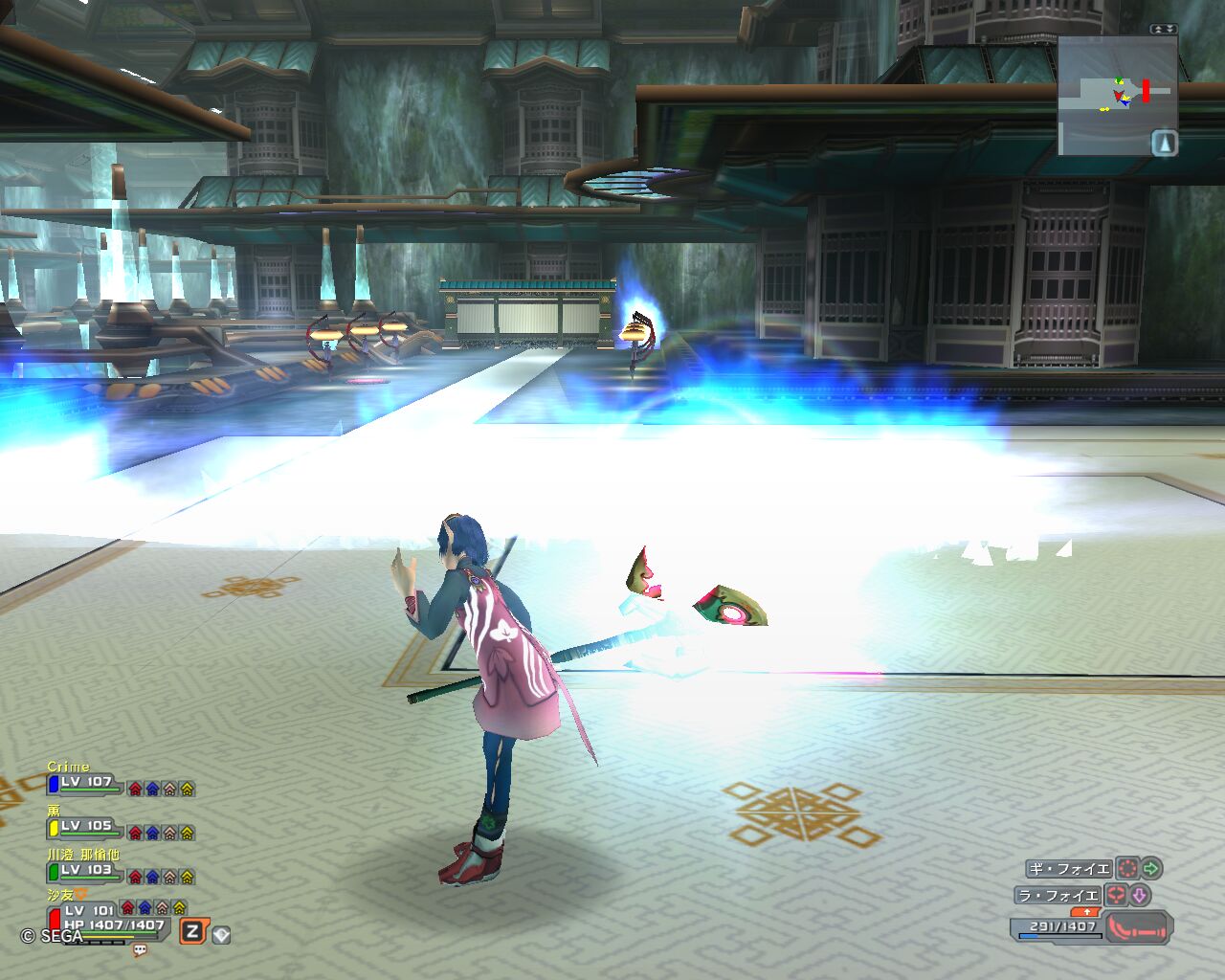
Task: Select the ラ・フォイエ technique label
Action: pyautogui.click(x=1058, y=896)
